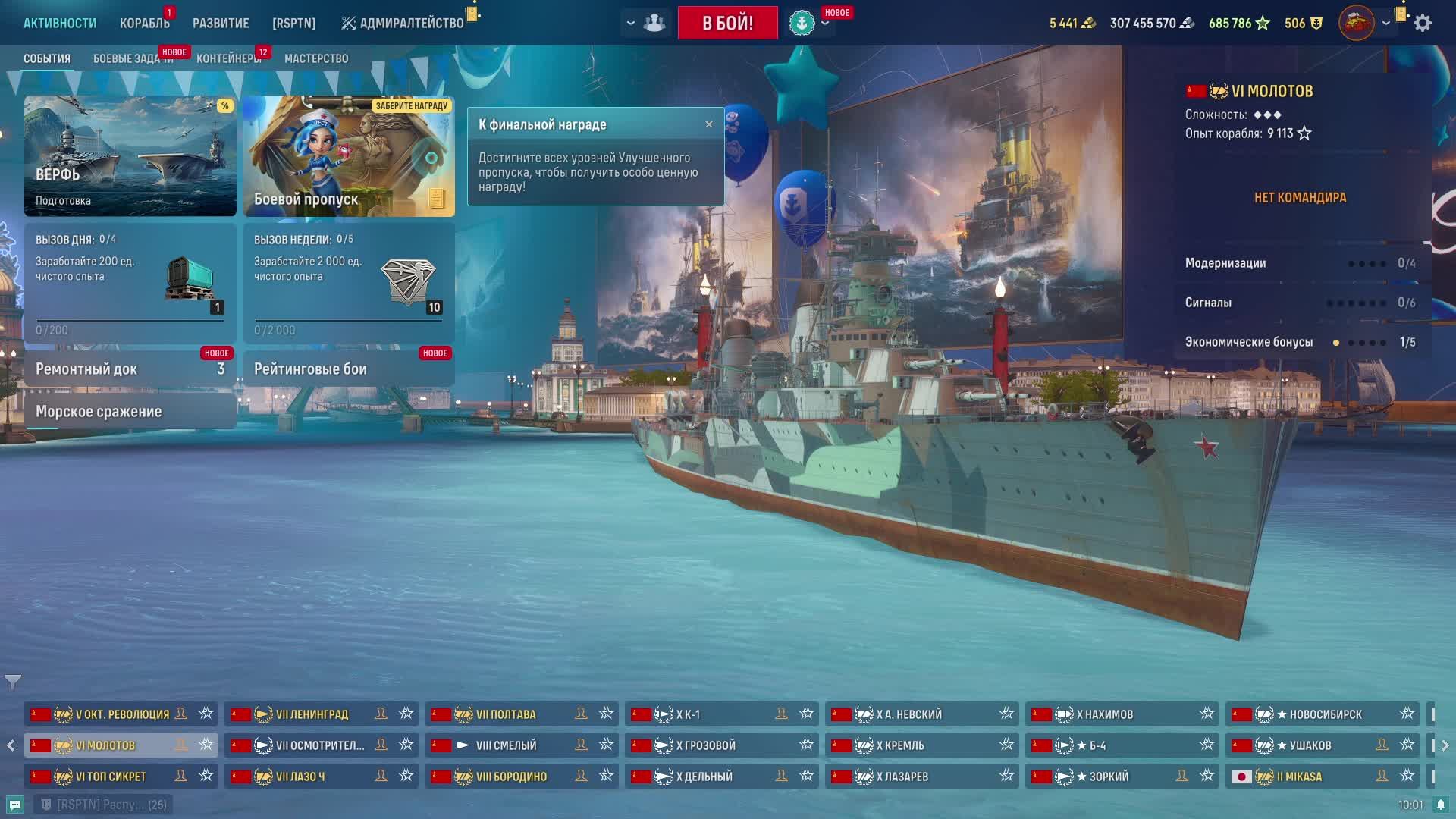Open the ВЕРФЬ event tile

click(130, 155)
